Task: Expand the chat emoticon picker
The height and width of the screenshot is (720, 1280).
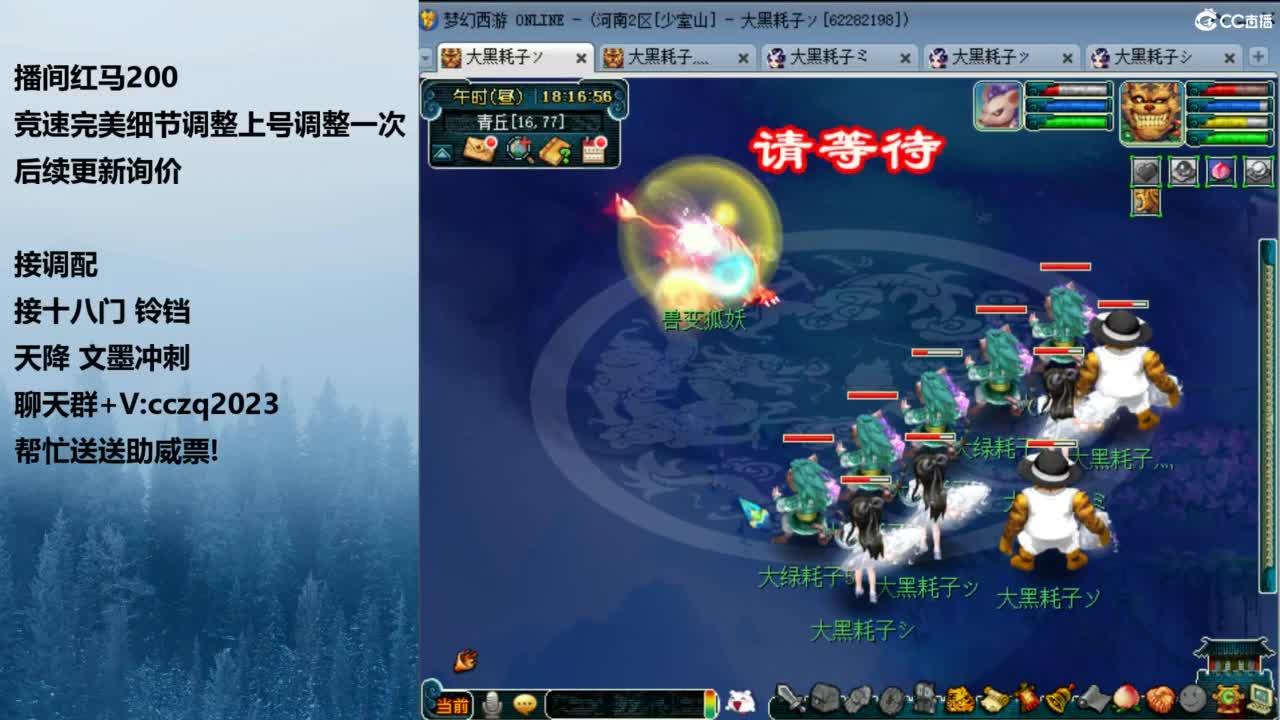Action: (525, 702)
